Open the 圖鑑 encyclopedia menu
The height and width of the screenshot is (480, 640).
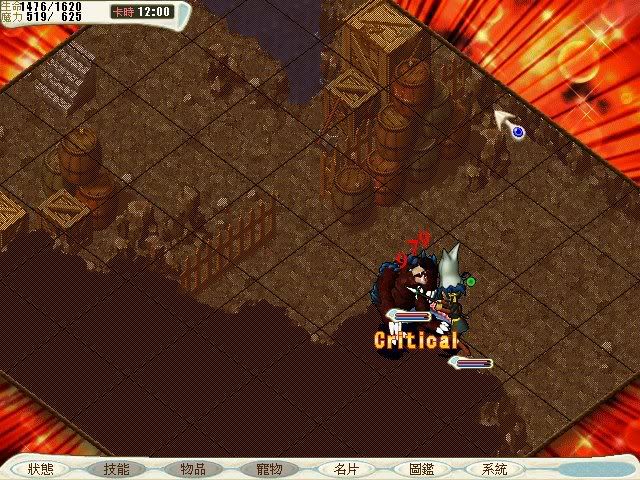click(421, 468)
